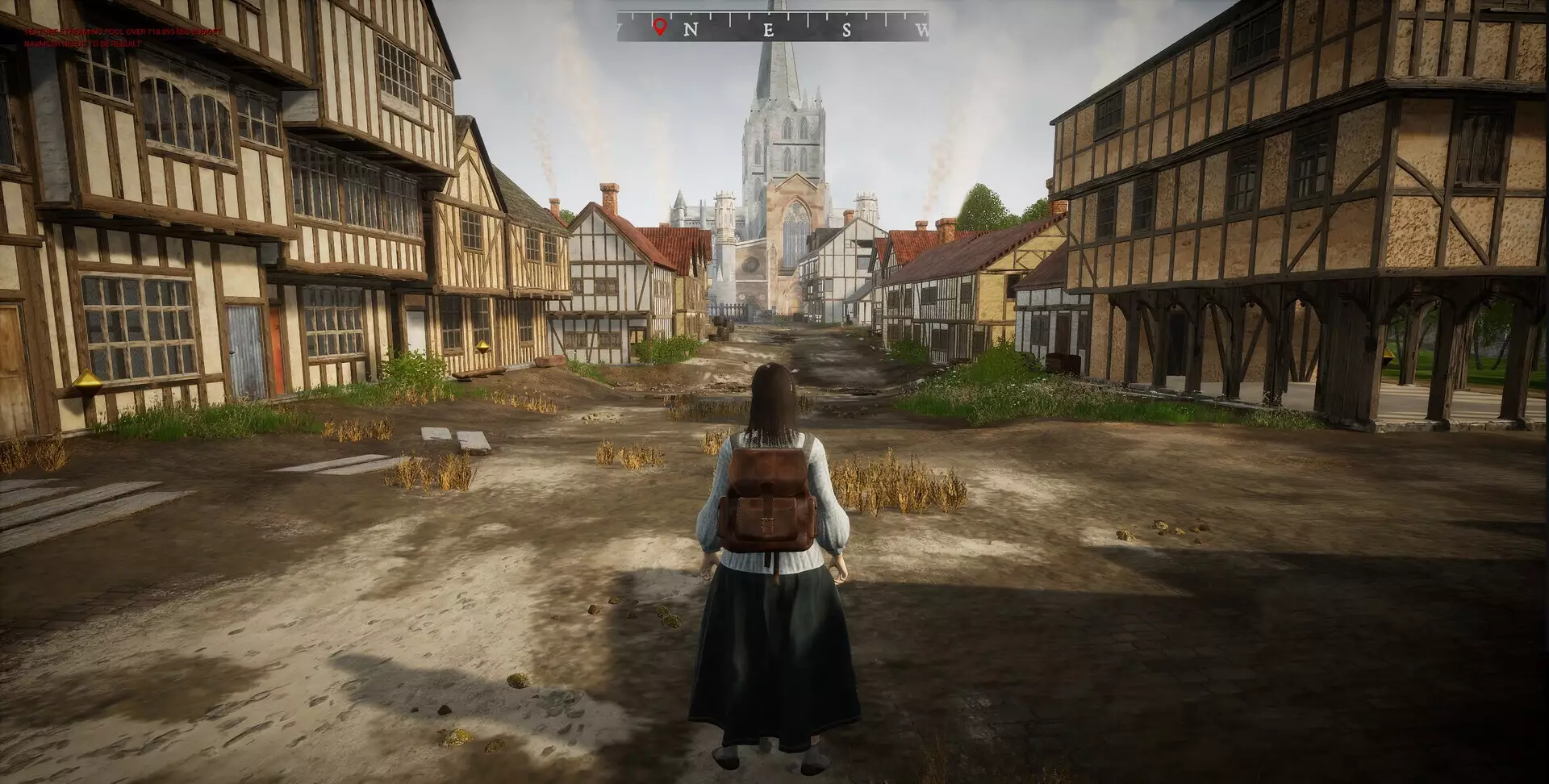
Task: Select the yellow diamond marker by the middle street
Action: [x=482, y=347]
